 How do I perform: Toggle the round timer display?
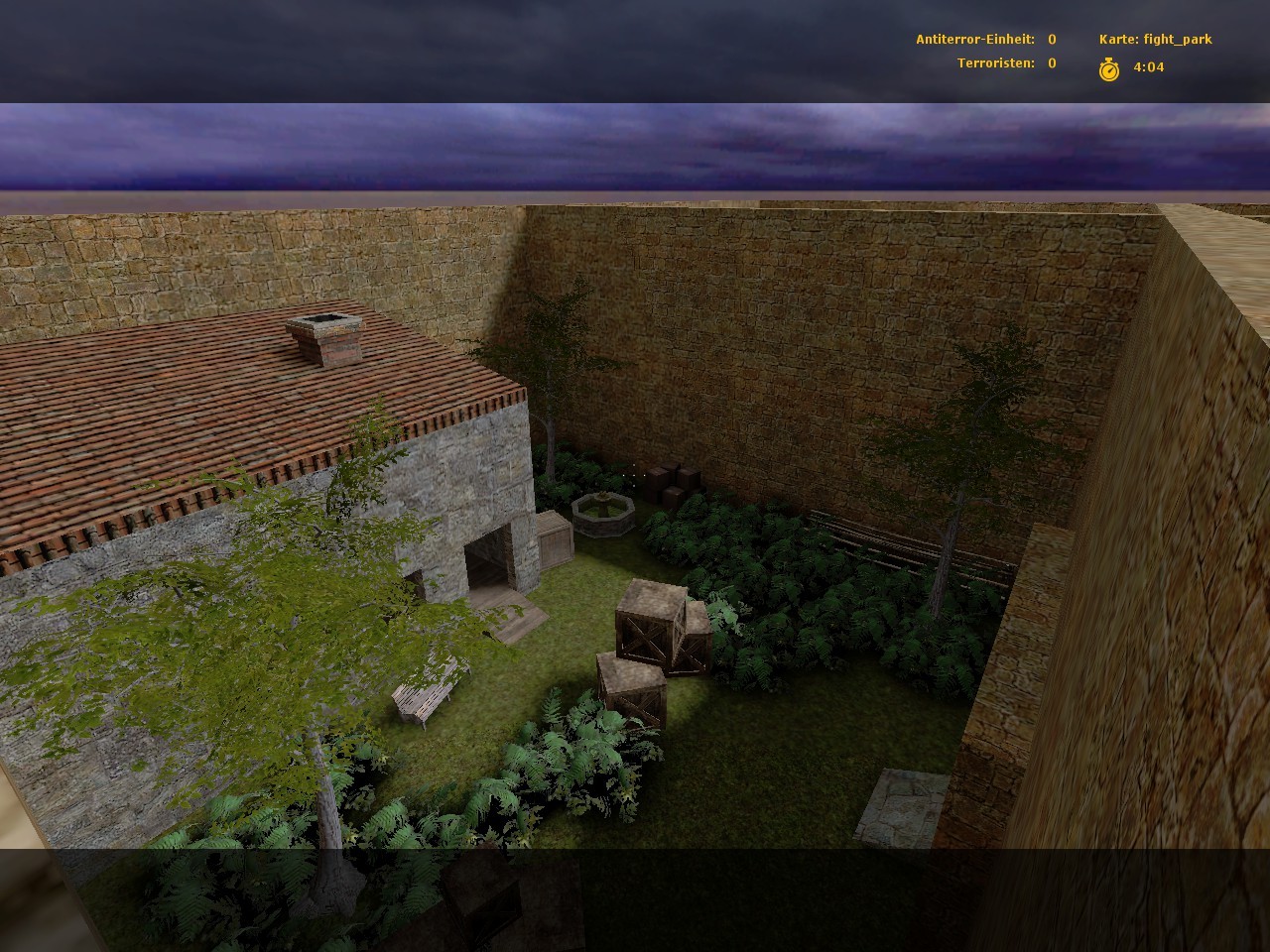click(1147, 67)
